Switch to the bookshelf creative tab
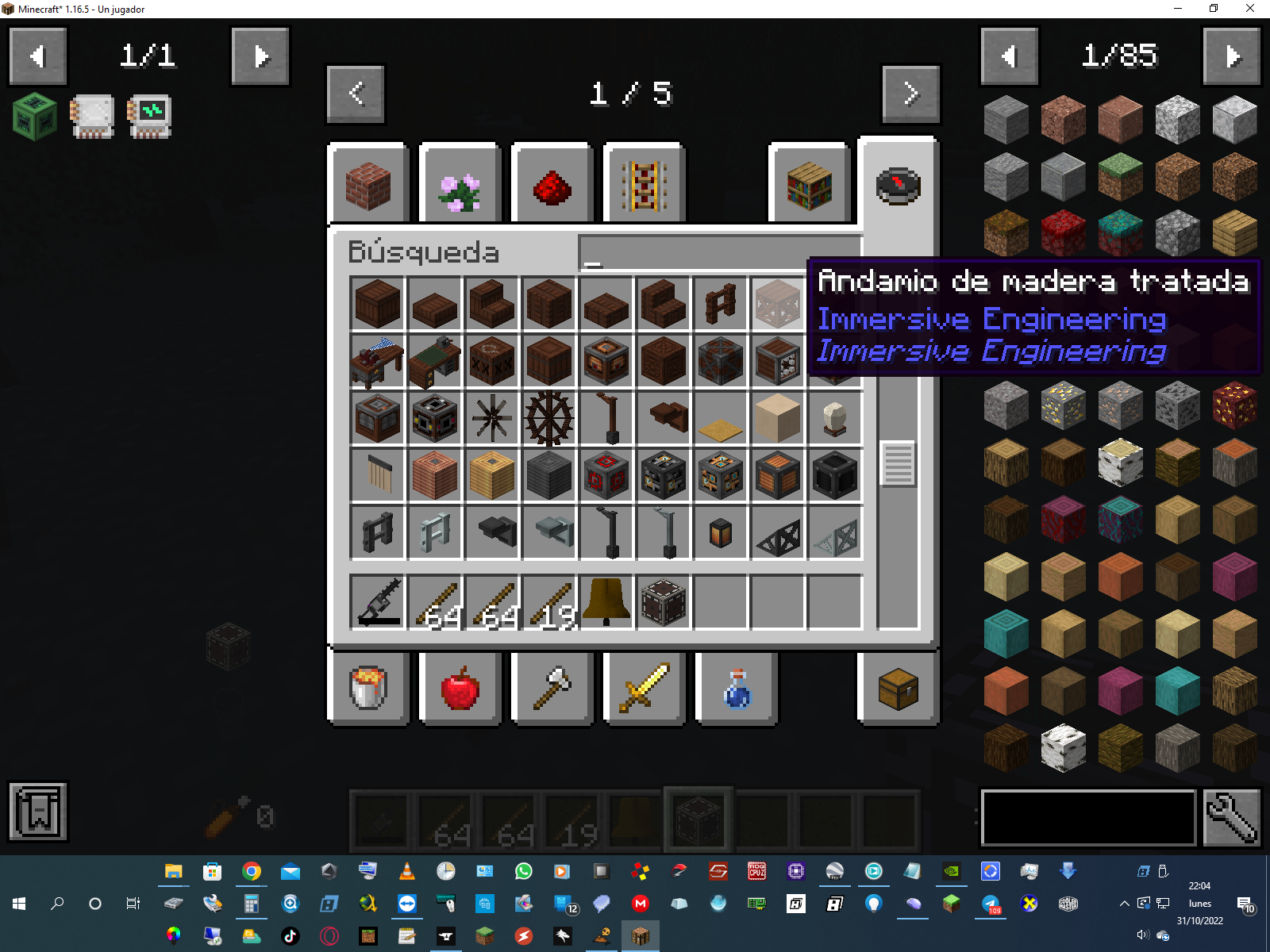Image resolution: width=1270 pixels, height=952 pixels. [x=809, y=186]
